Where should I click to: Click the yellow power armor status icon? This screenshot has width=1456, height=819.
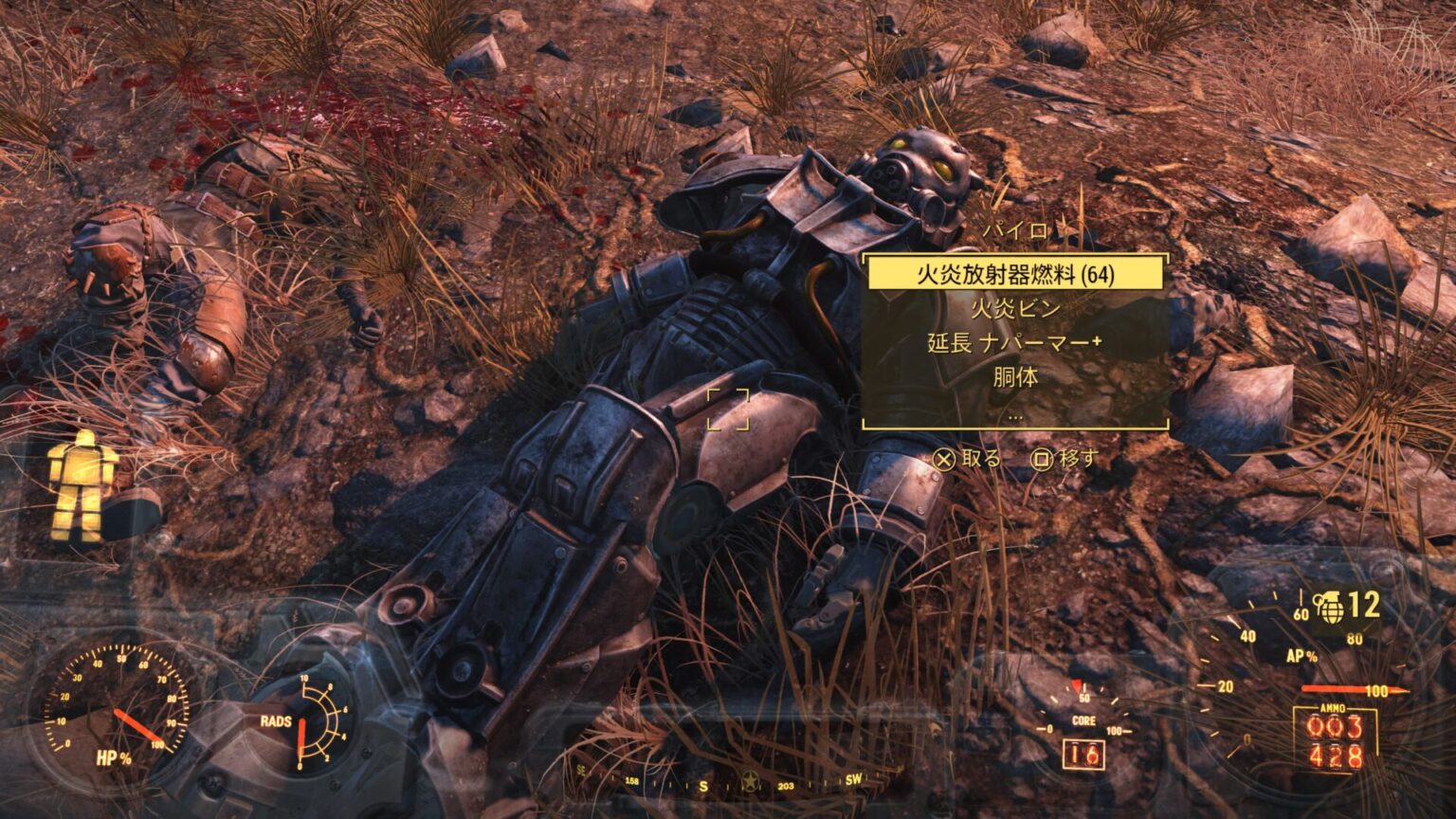(84, 485)
